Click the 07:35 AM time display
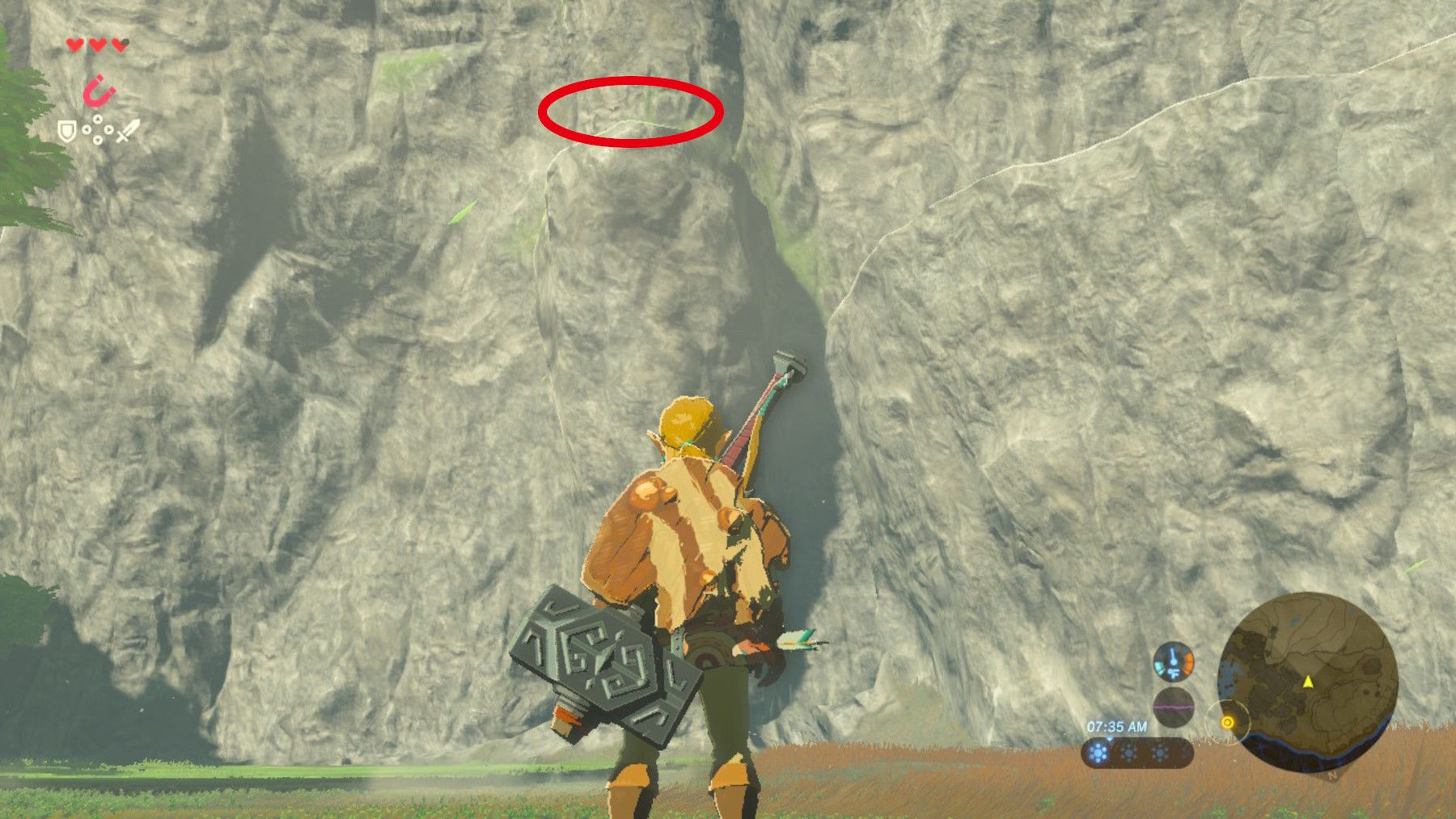The image size is (1456, 819). click(1117, 726)
